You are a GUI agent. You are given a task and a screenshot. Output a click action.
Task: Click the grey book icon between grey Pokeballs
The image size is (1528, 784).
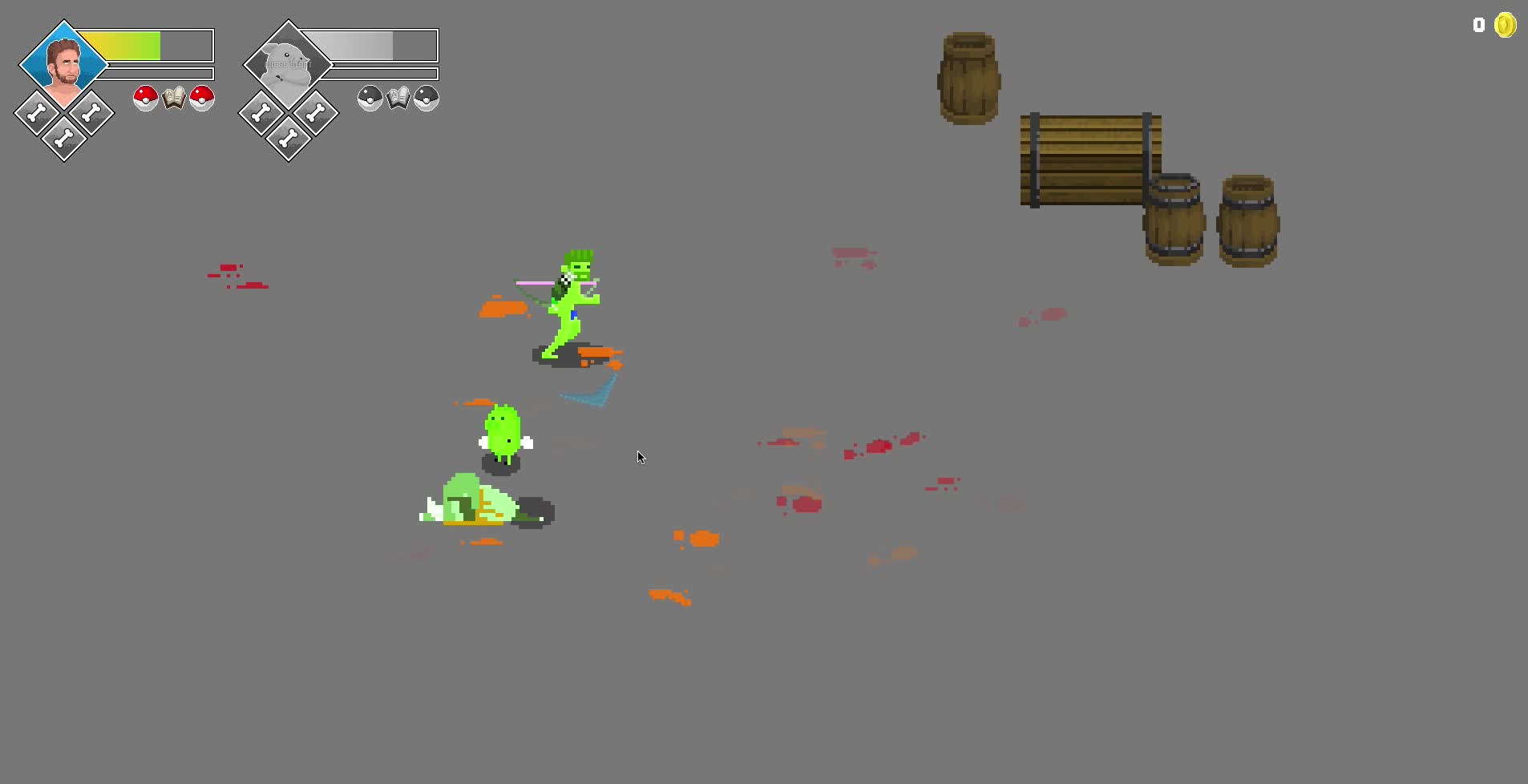[x=398, y=98]
